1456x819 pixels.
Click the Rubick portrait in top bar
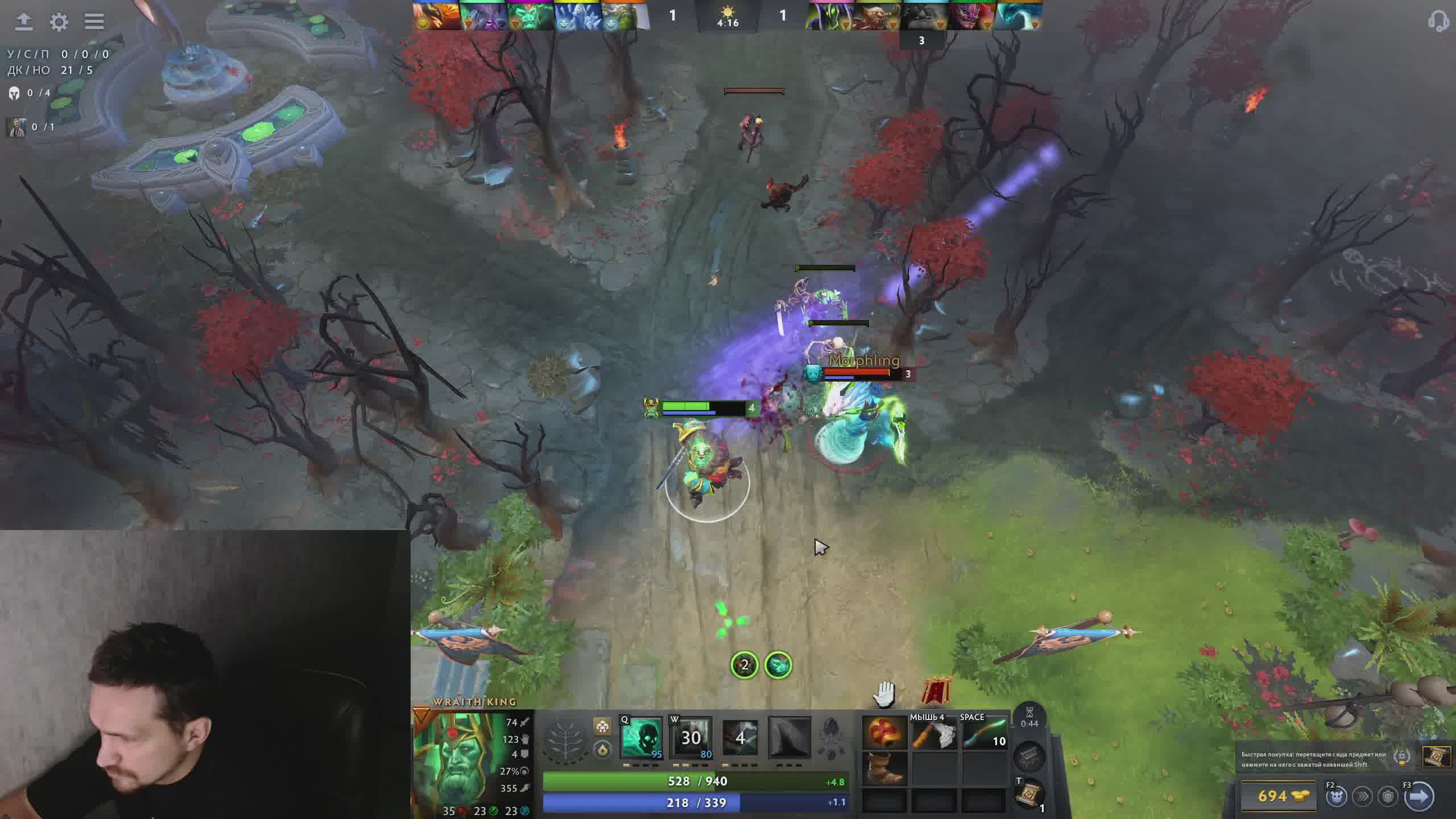pos(829,15)
